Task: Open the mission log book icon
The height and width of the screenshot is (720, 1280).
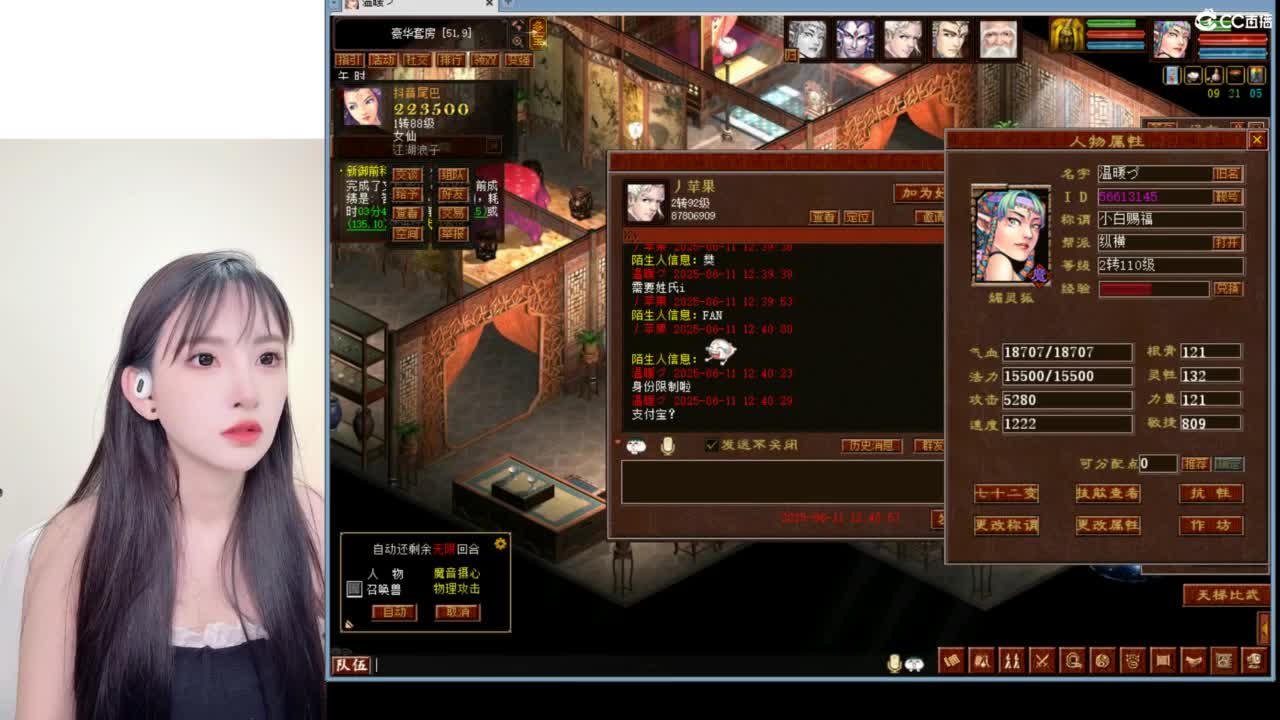Action: pyautogui.click(x=951, y=661)
